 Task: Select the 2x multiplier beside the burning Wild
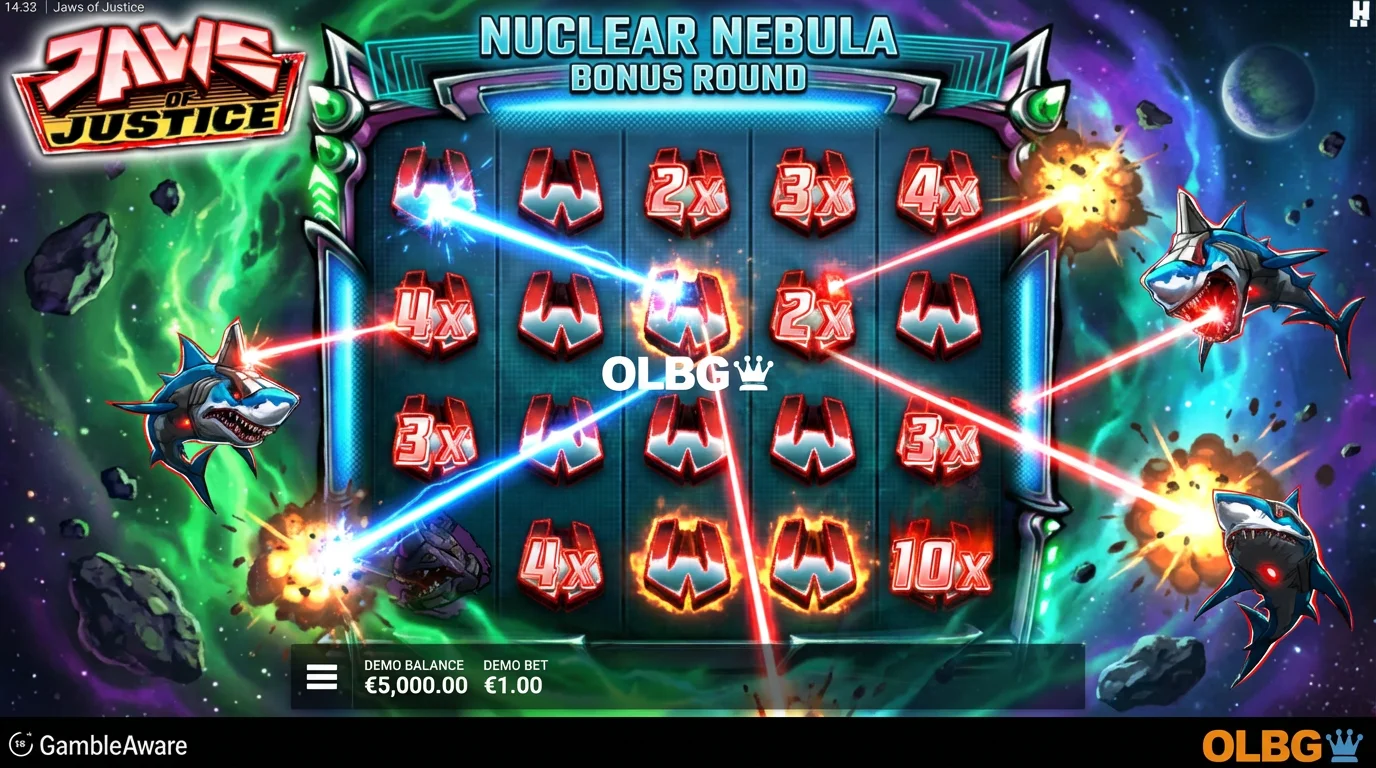click(811, 315)
